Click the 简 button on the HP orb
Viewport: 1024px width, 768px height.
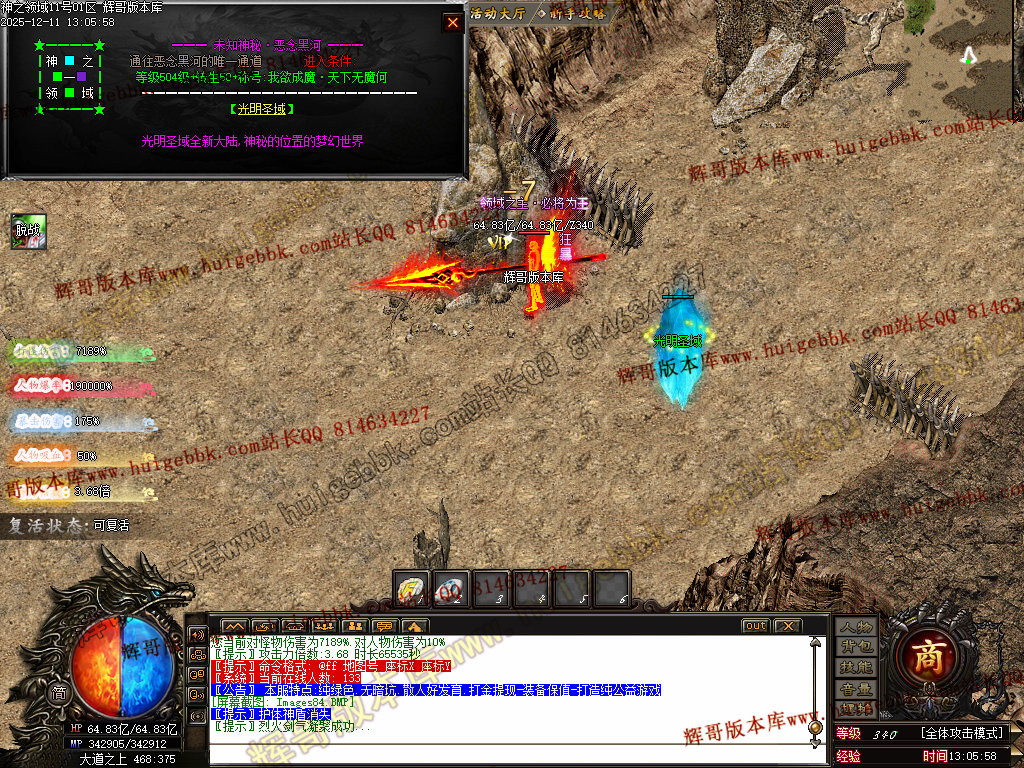(59, 693)
